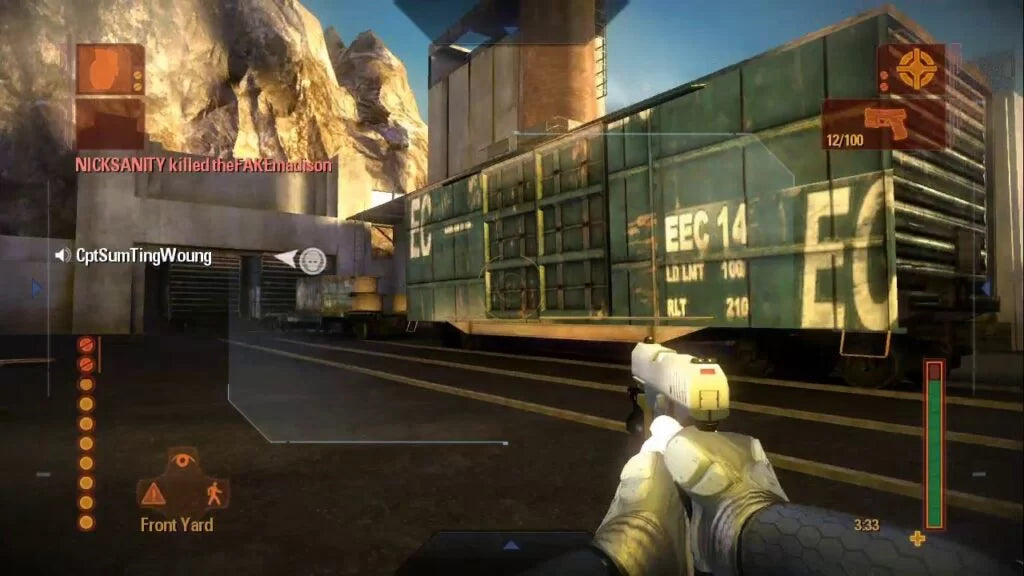Click the orange medical cross icon
Viewport: 1024px width, 576px height.
coord(917,539)
